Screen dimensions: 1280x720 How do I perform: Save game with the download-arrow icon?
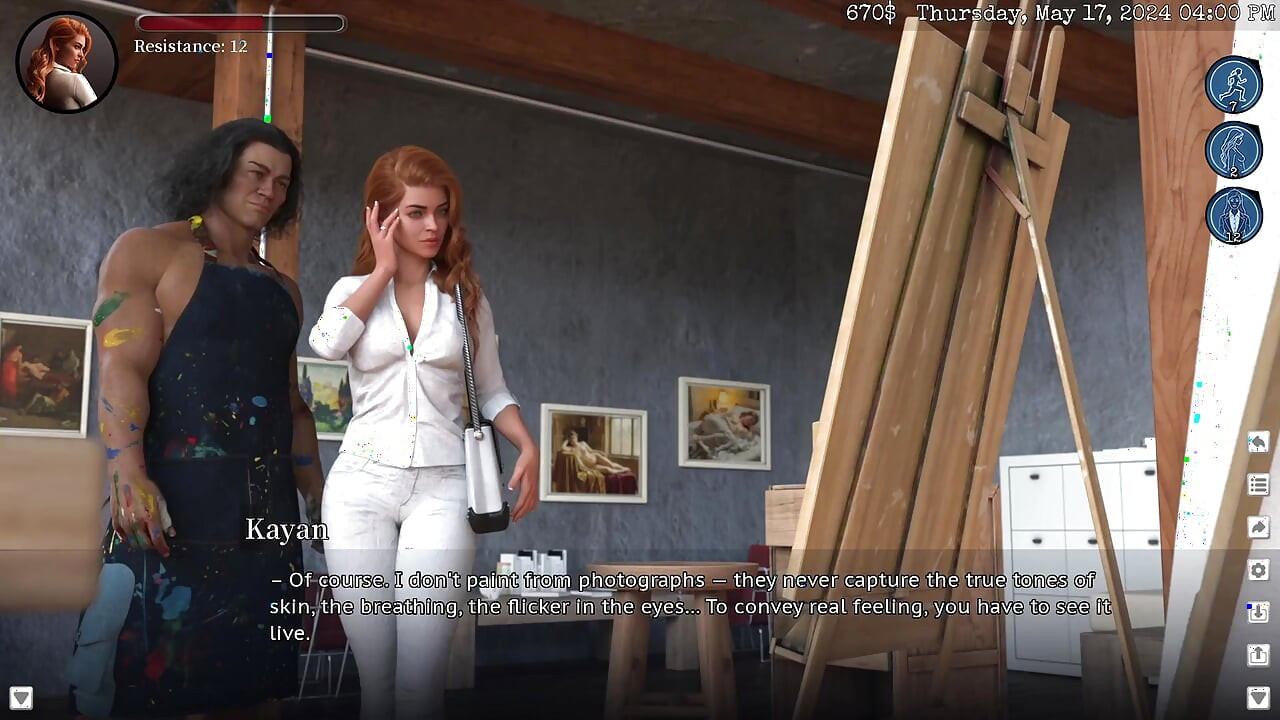click(x=1258, y=612)
